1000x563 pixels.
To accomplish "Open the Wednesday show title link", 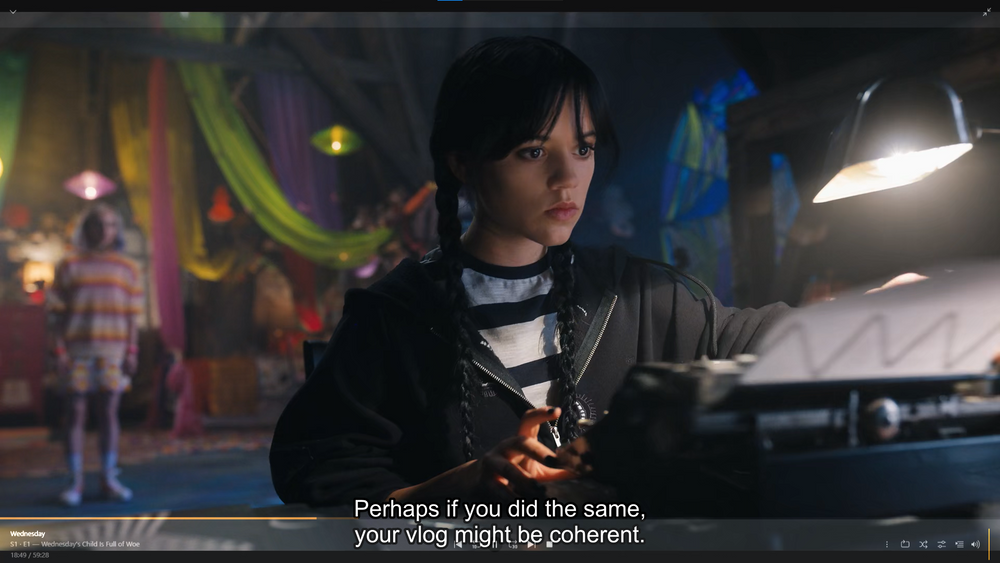I will 29,534.
